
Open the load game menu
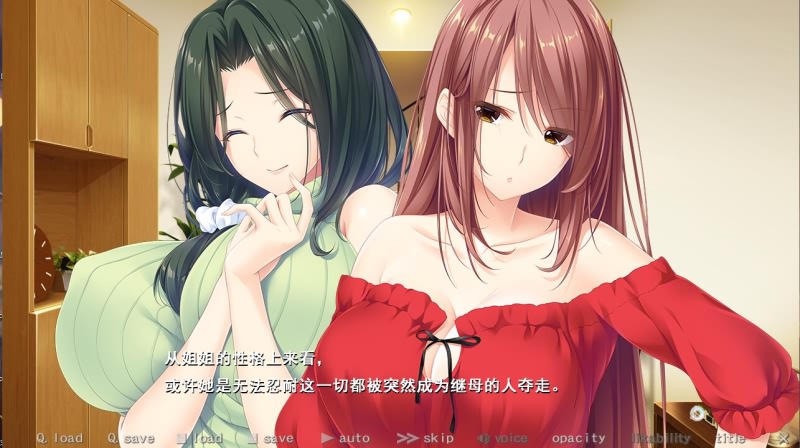[x=199, y=438]
